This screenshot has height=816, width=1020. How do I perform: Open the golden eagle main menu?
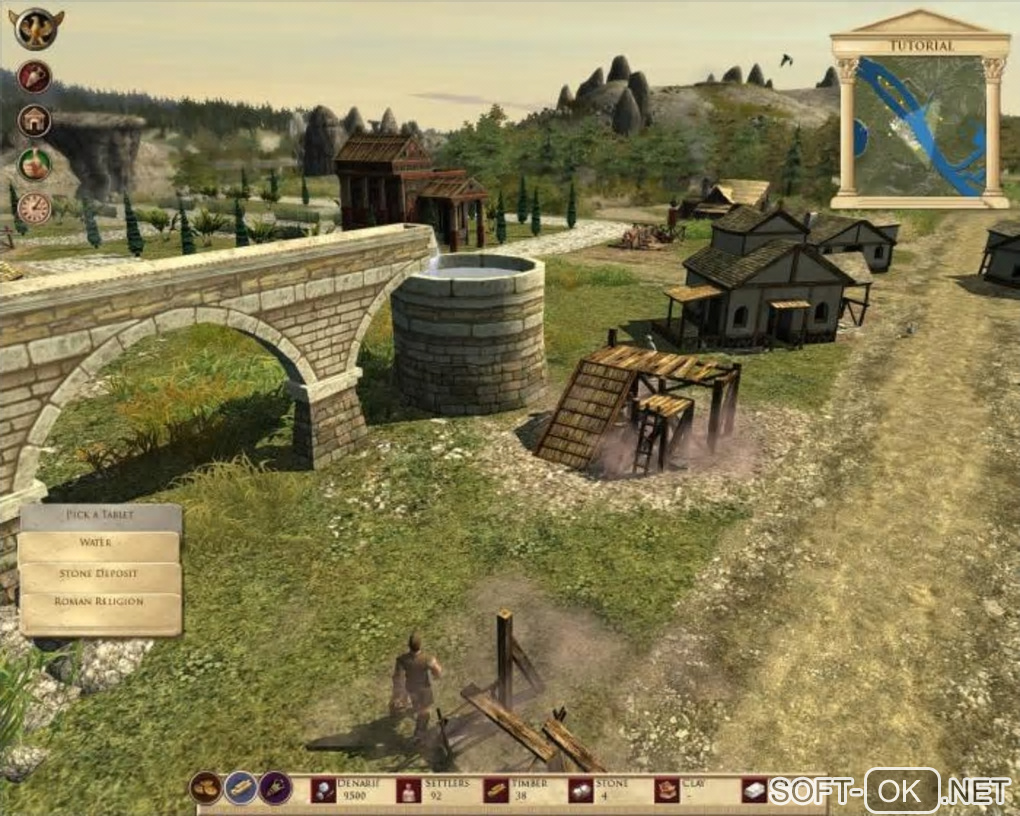tap(36, 28)
